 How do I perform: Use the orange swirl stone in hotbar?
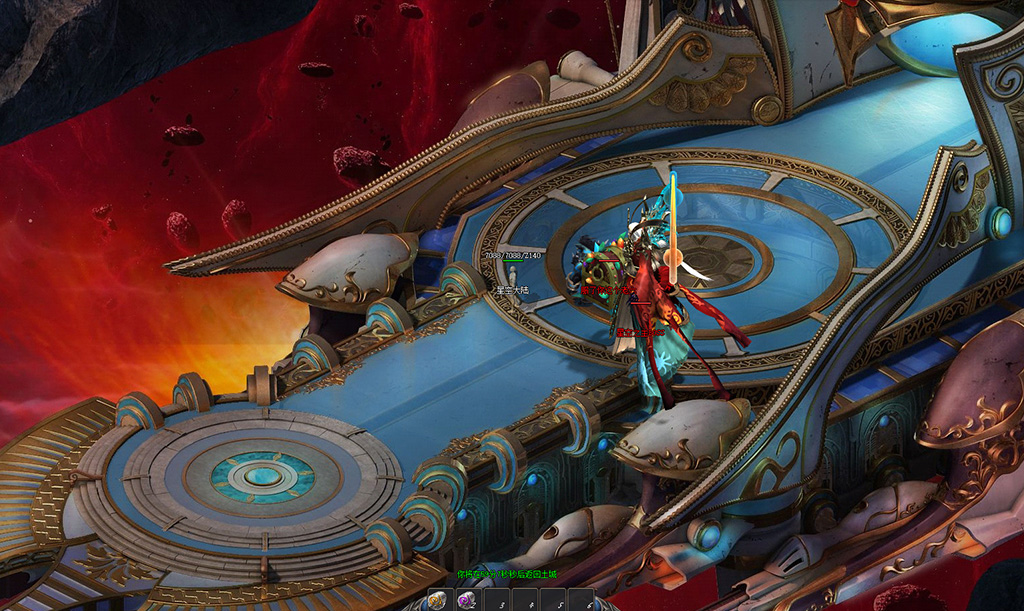click(438, 600)
